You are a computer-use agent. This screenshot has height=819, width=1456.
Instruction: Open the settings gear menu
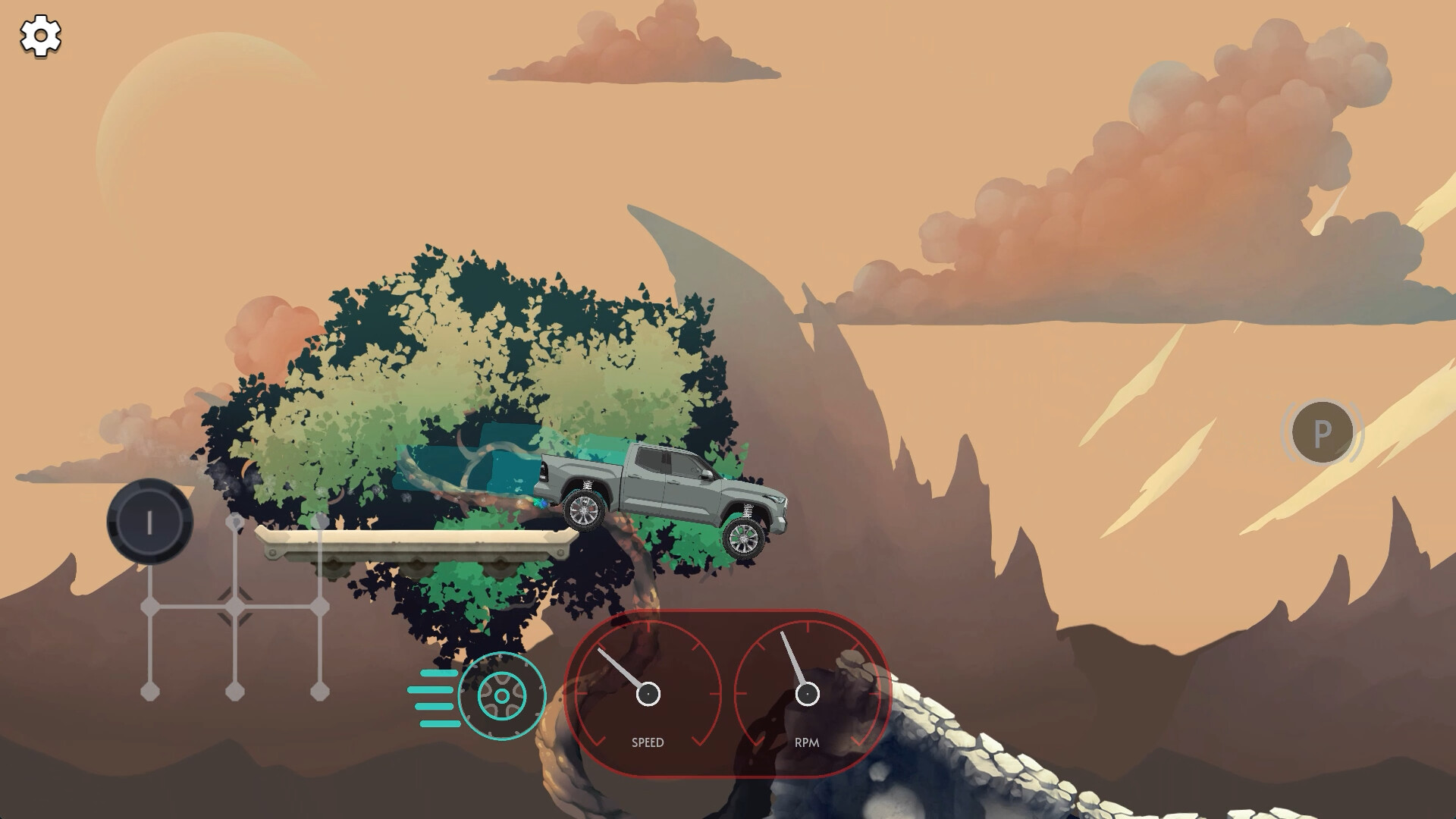[x=39, y=36]
